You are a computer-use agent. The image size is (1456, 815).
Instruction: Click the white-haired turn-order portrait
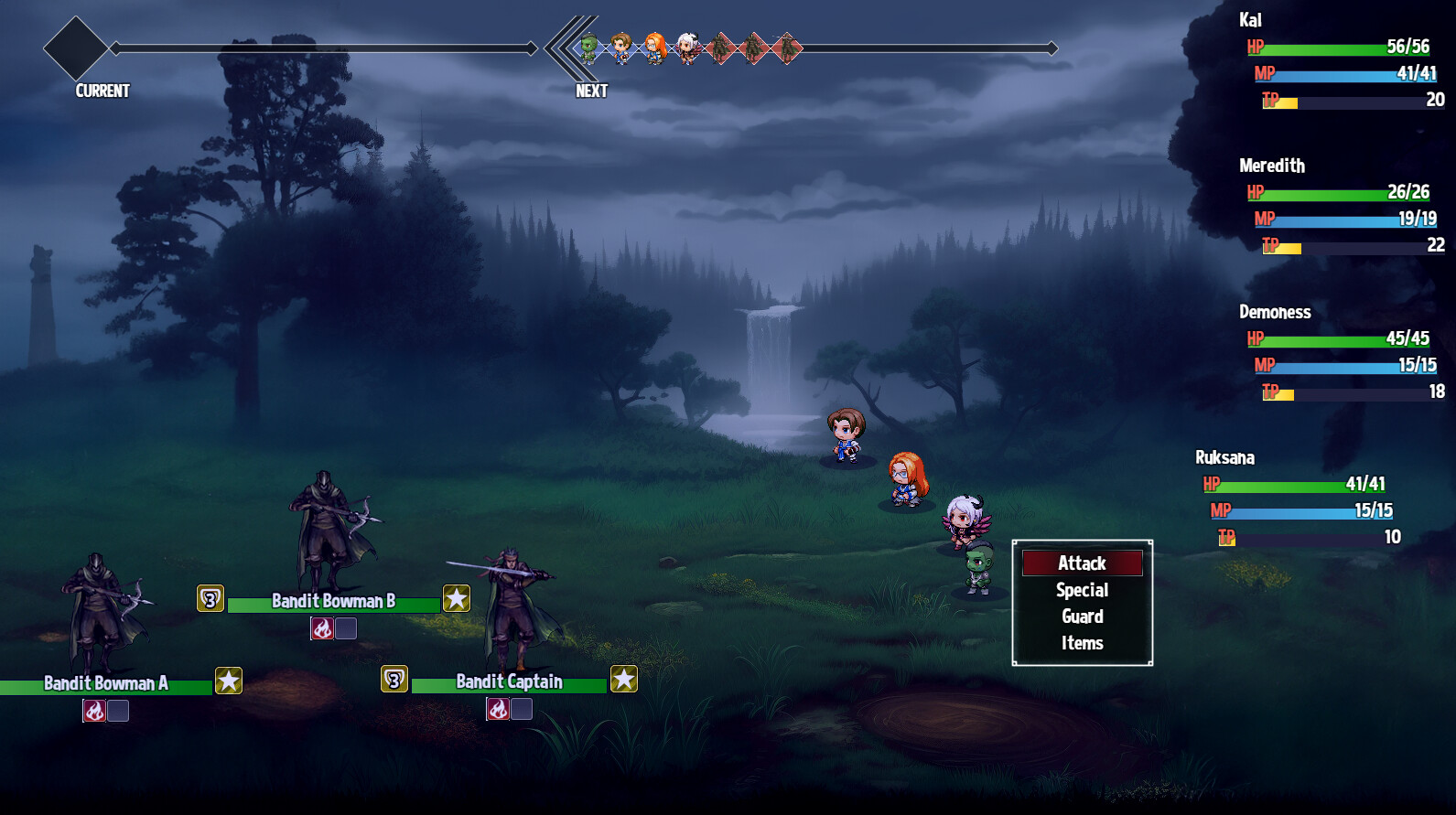coord(687,48)
